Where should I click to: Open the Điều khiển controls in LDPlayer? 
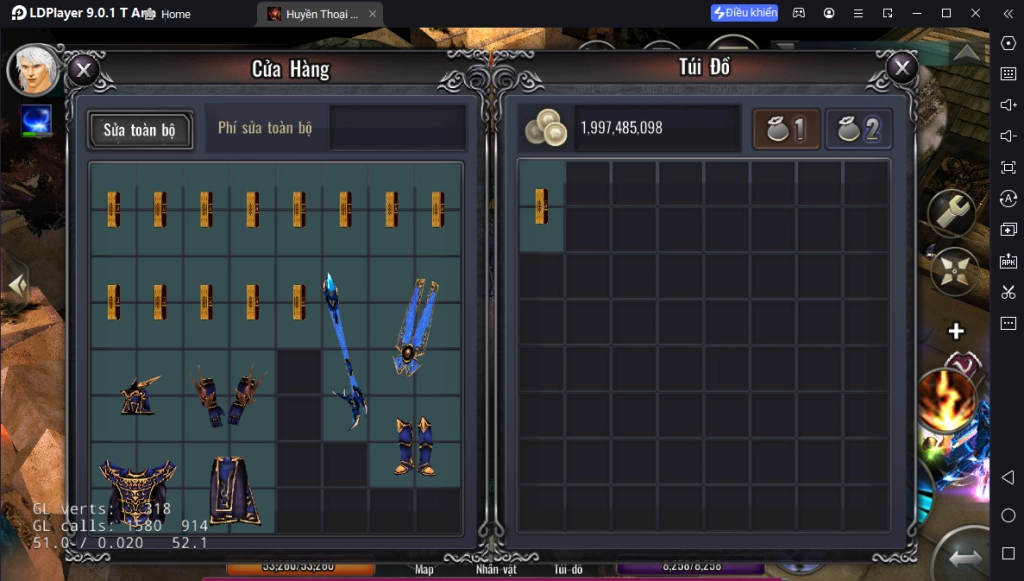point(744,13)
